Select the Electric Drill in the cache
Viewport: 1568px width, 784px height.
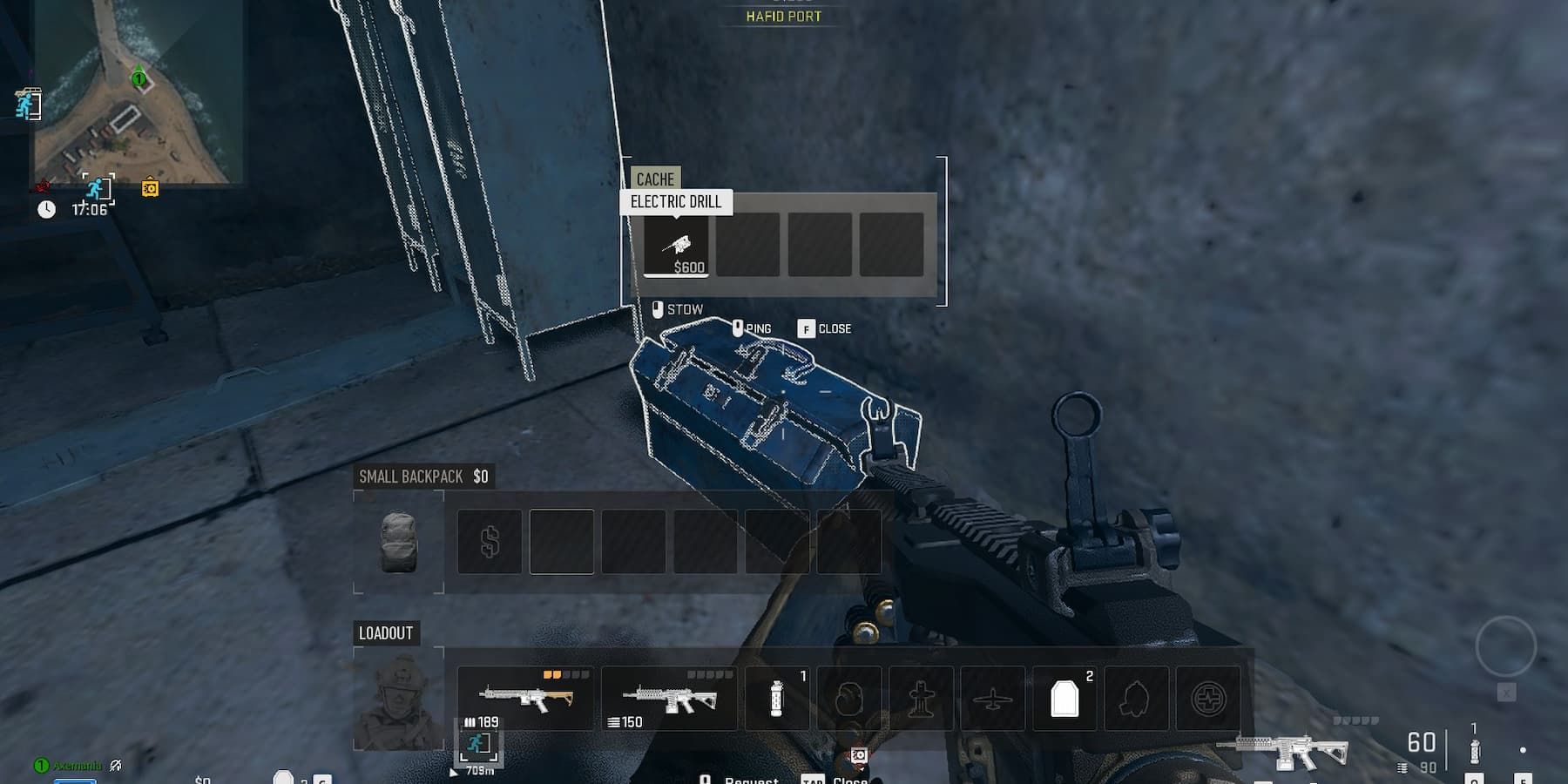pyautogui.click(x=678, y=245)
